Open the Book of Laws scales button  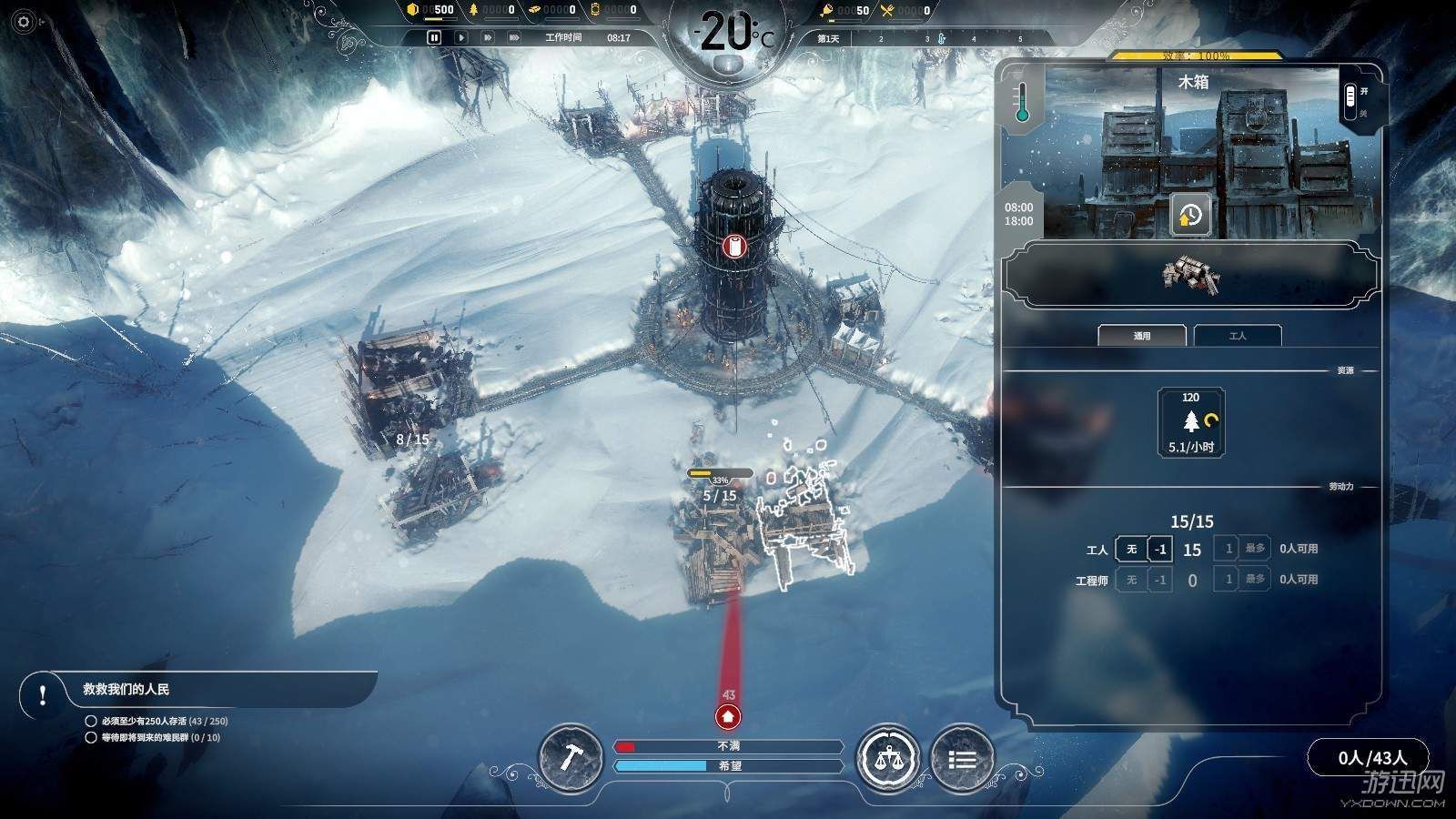click(x=886, y=757)
